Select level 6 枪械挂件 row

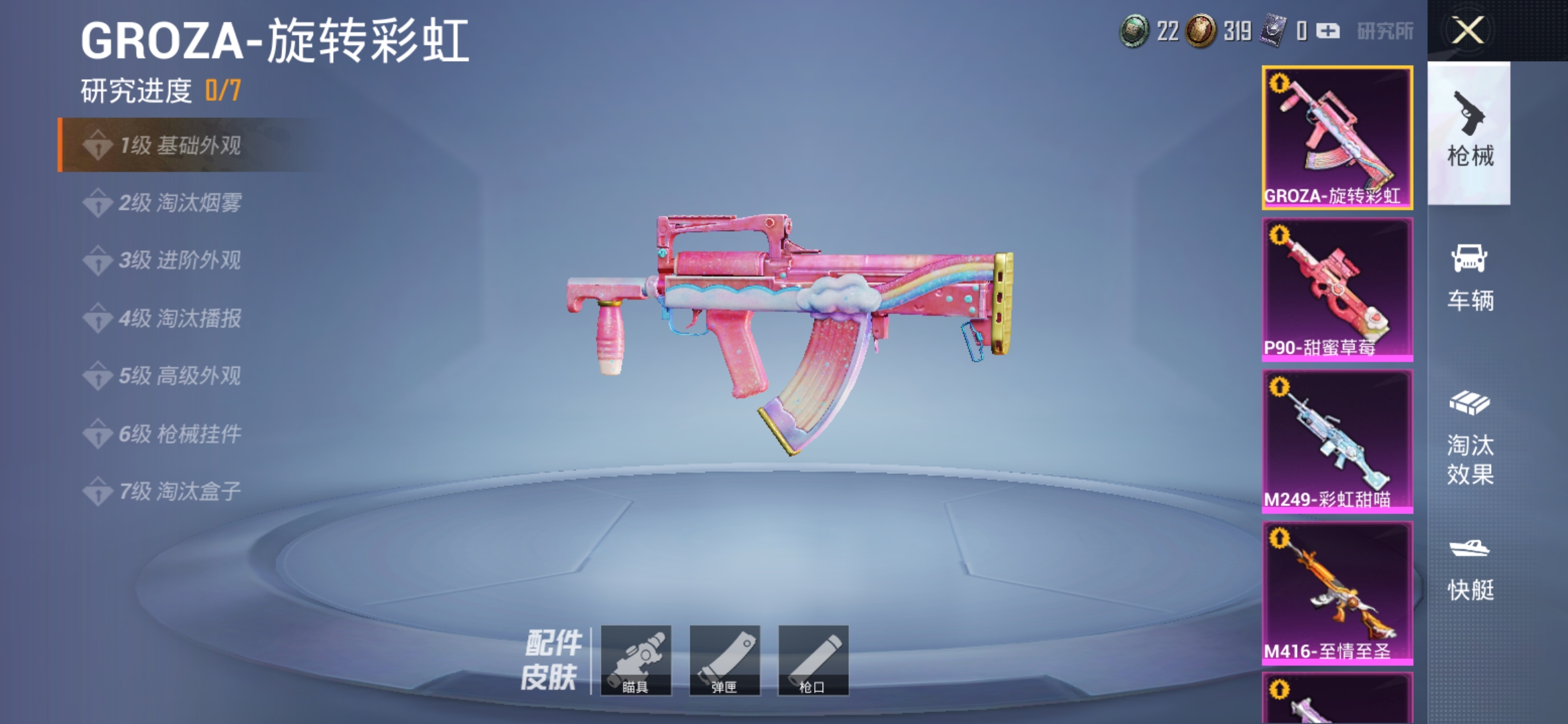click(x=180, y=434)
